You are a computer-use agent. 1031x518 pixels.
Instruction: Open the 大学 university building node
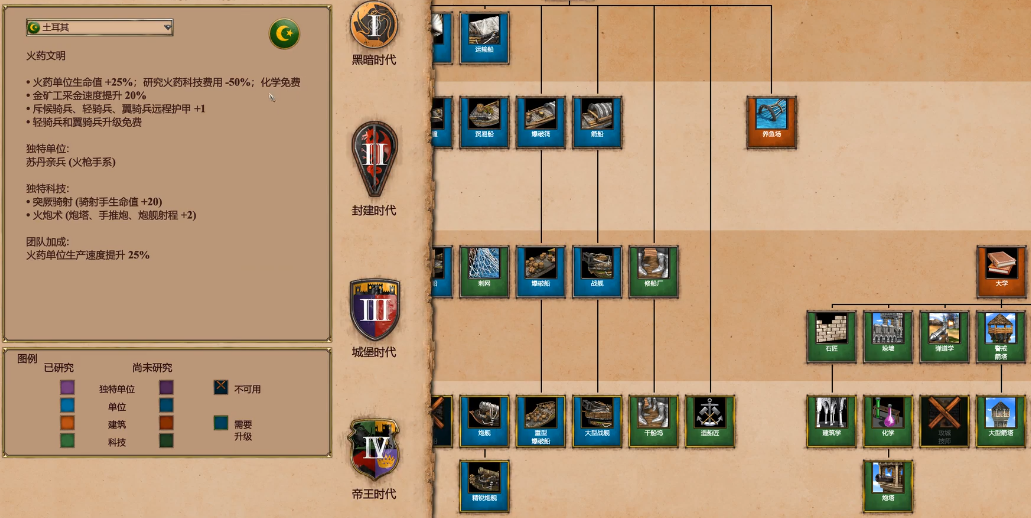1001,272
